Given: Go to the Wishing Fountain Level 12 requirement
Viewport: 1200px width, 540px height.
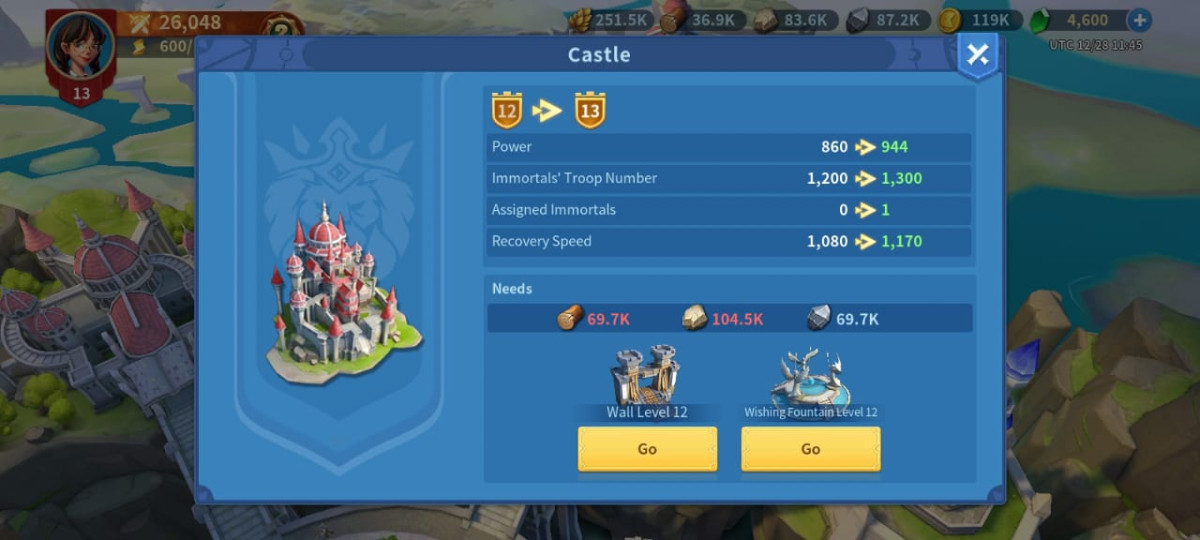Looking at the screenshot, I should click(x=810, y=449).
